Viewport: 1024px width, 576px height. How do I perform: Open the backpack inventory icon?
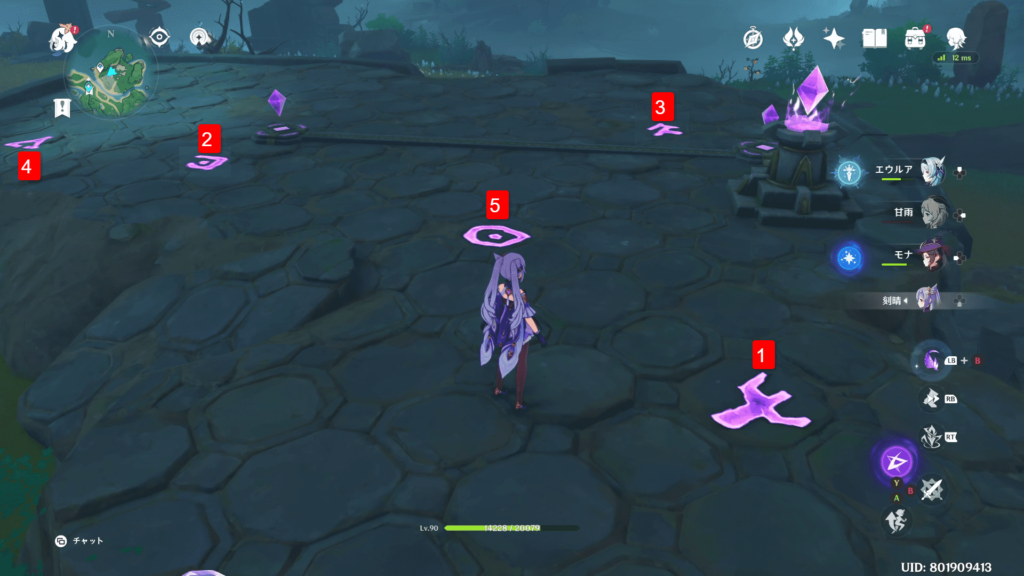[915, 38]
